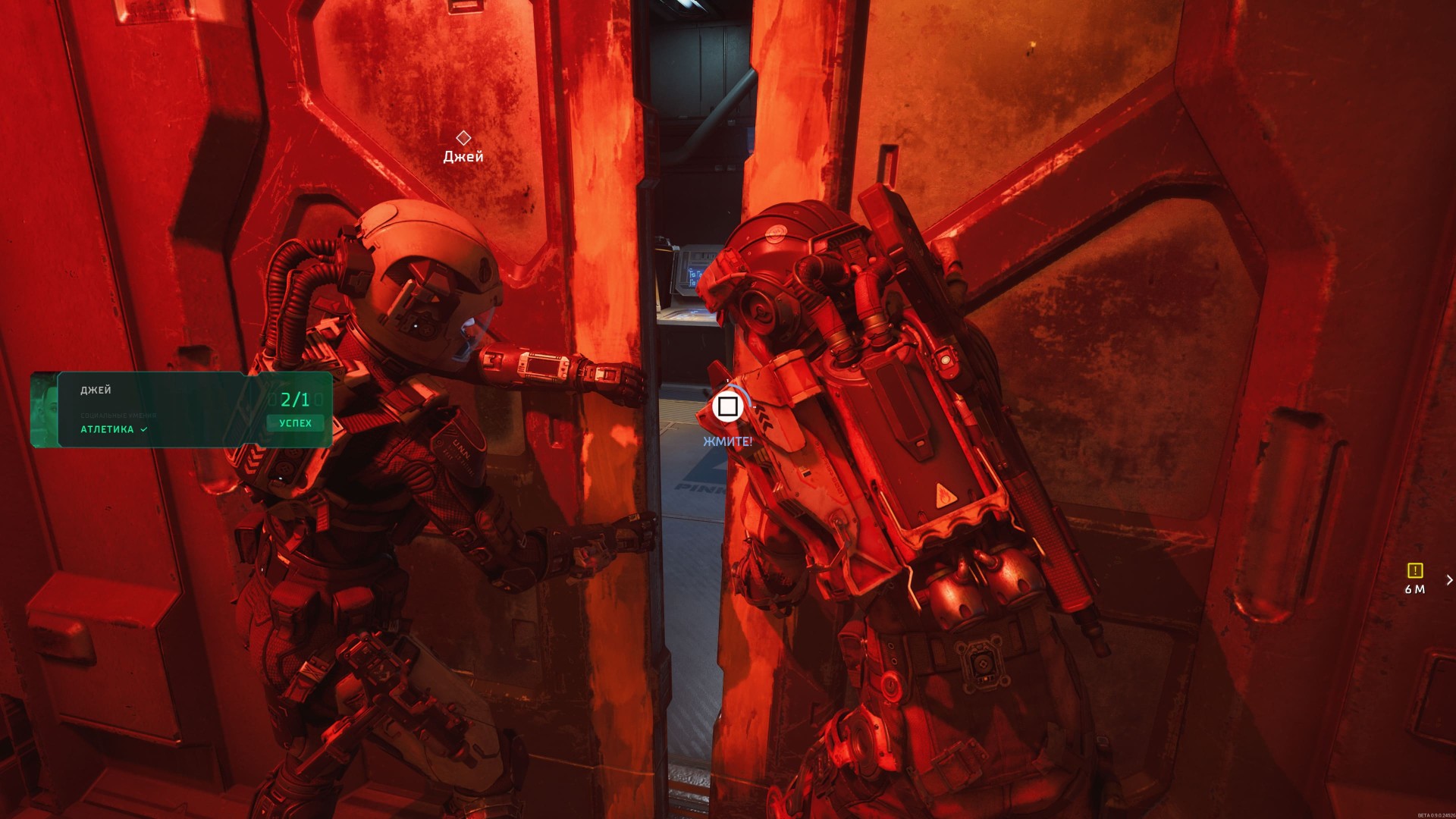Screen dimensions: 1456x819
Task: Click the white chevron arrow beside the objective
Action: click(1449, 580)
